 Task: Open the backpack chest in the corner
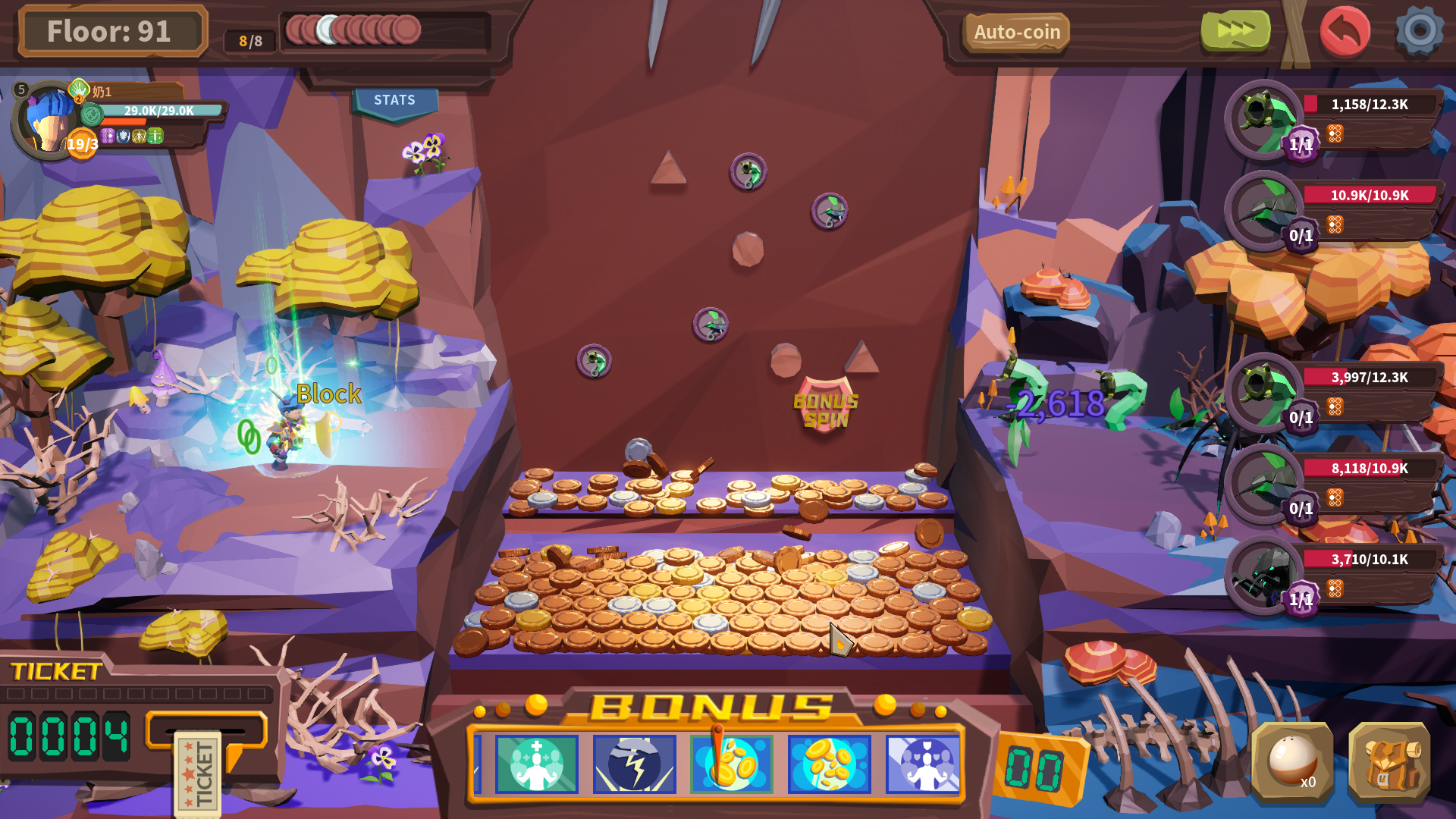(x=1394, y=766)
